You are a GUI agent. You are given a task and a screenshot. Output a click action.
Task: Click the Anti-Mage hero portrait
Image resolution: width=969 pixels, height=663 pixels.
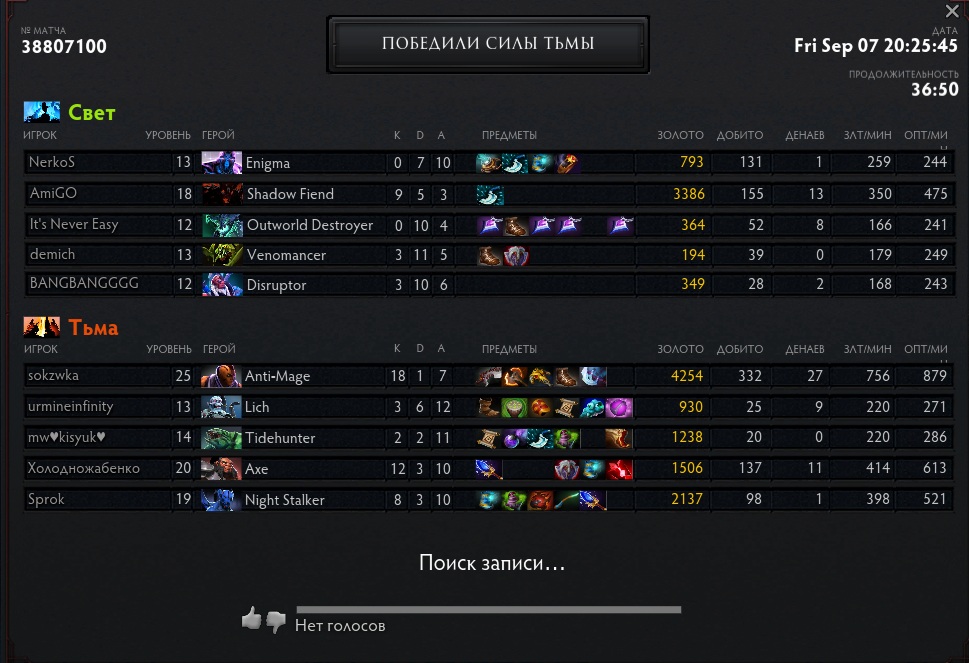[x=221, y=377]
